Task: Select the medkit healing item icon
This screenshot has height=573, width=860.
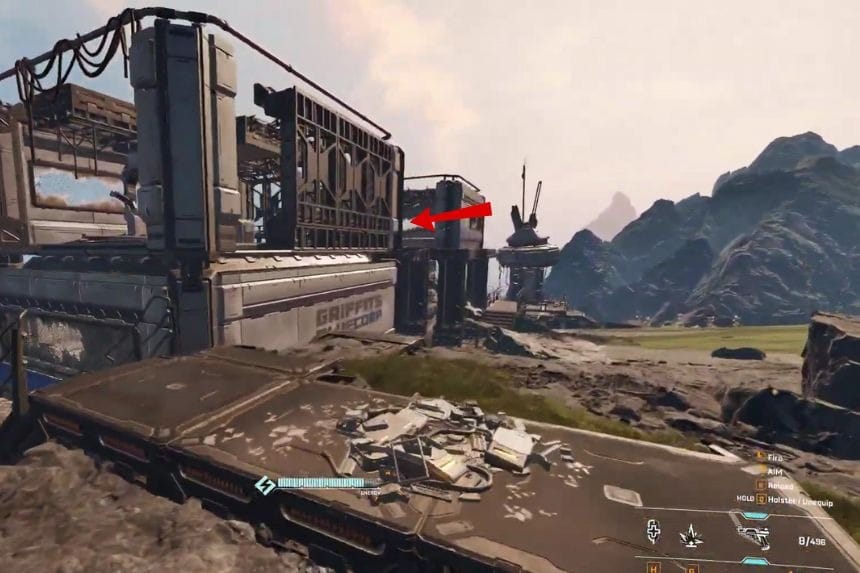Action: (x=653, y=531)
